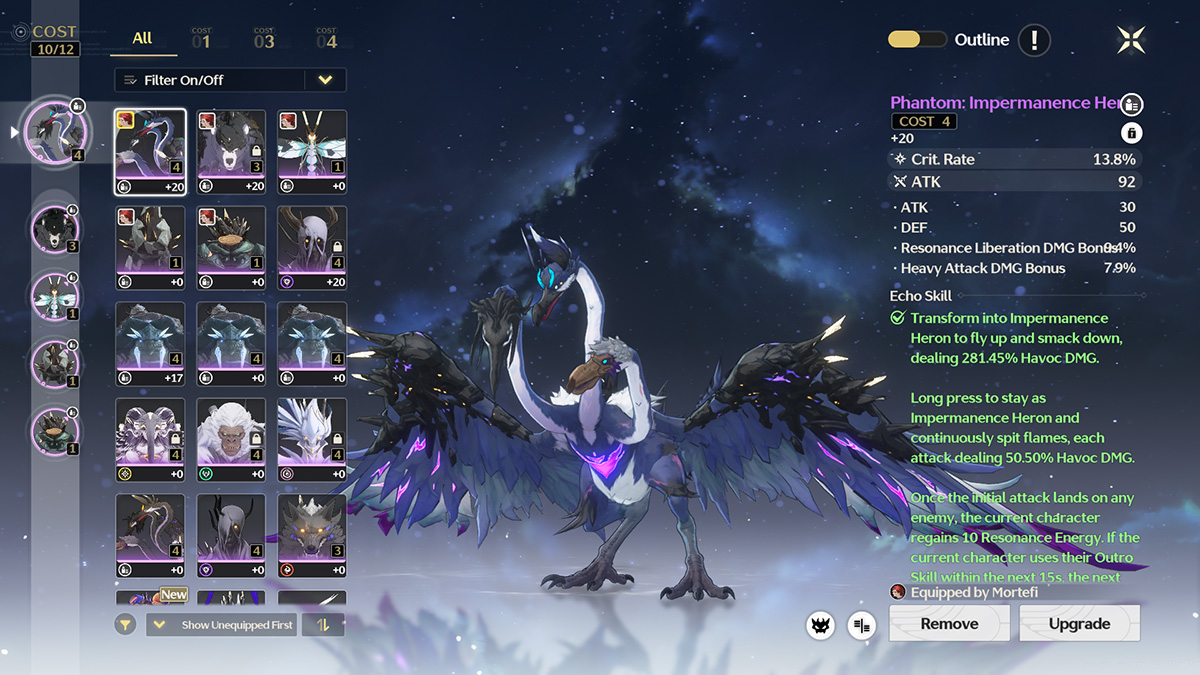Toggle the Filter On/Off option

coord(210,80)
